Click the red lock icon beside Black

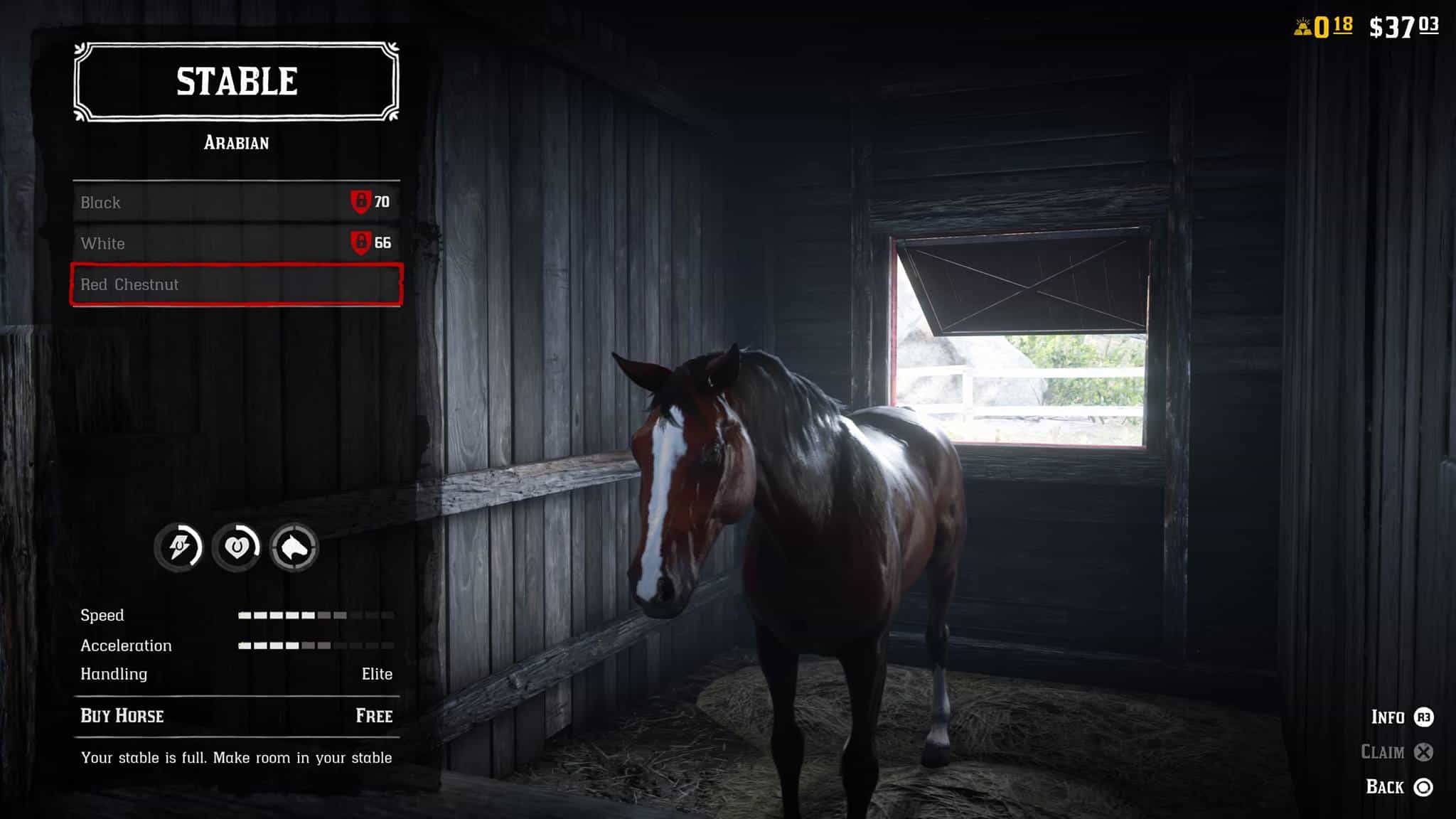[363, 203]
